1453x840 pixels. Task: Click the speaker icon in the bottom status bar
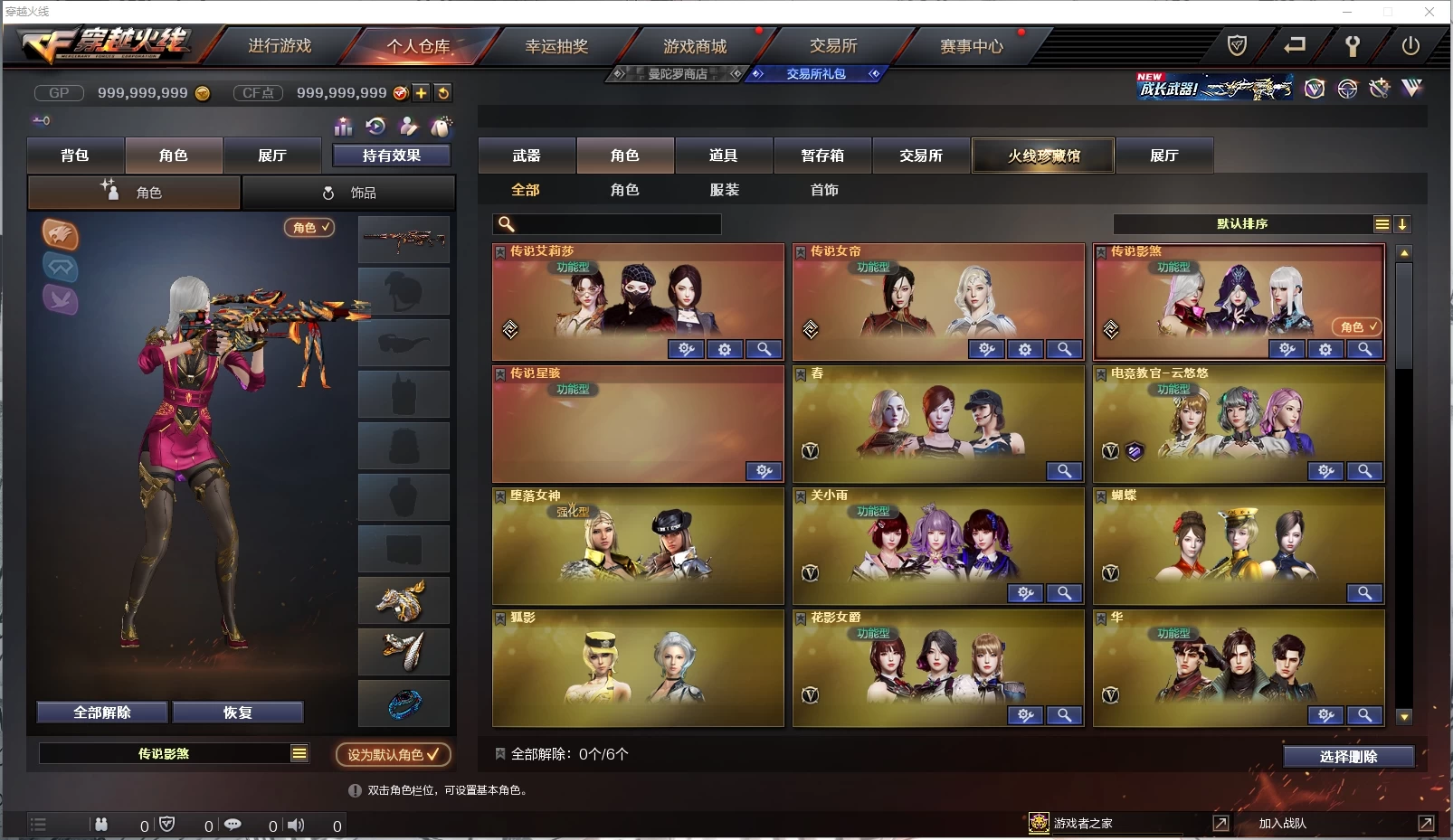[297, 825]
